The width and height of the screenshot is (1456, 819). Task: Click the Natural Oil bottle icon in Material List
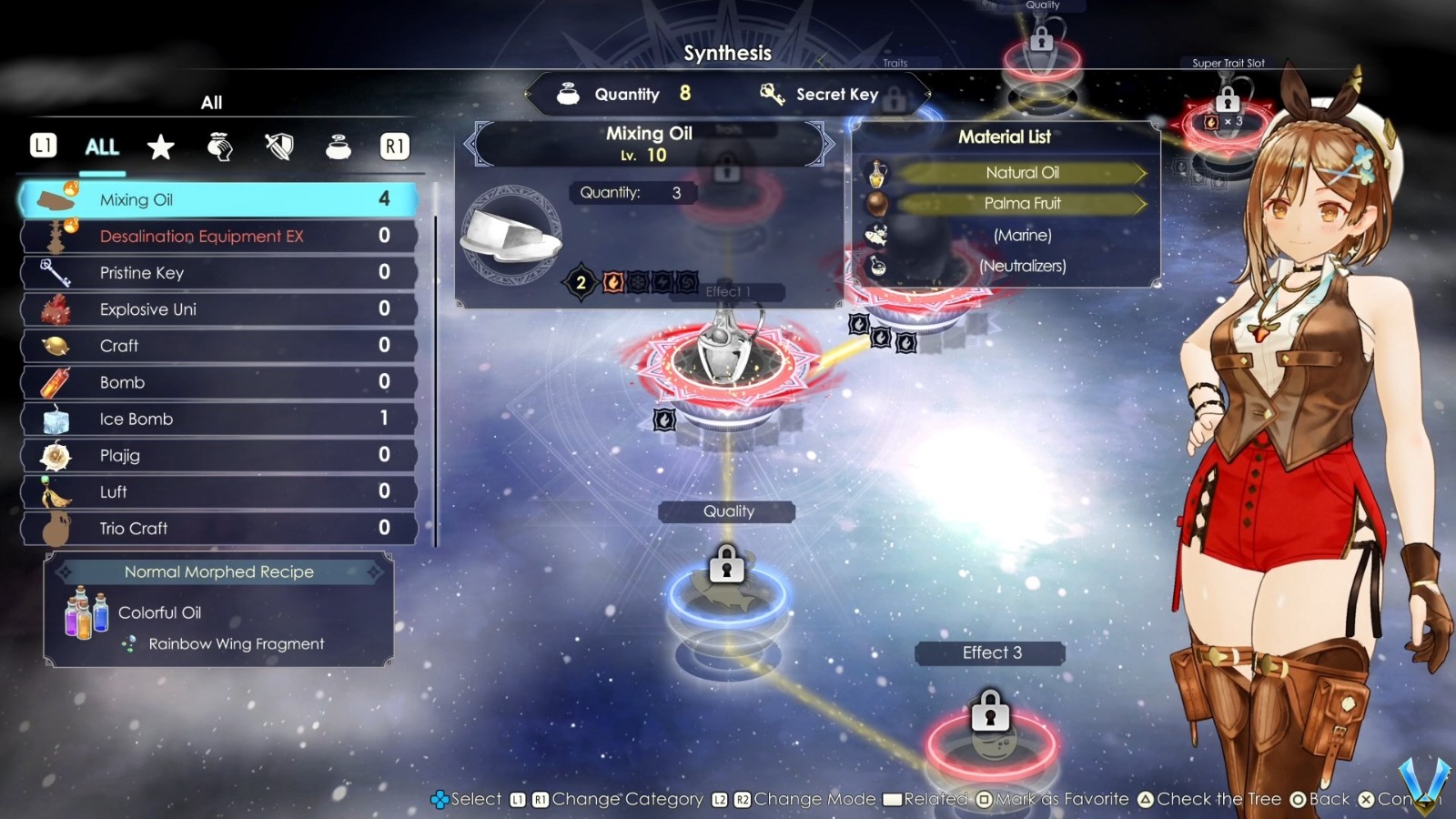click(x=877, y=173)
